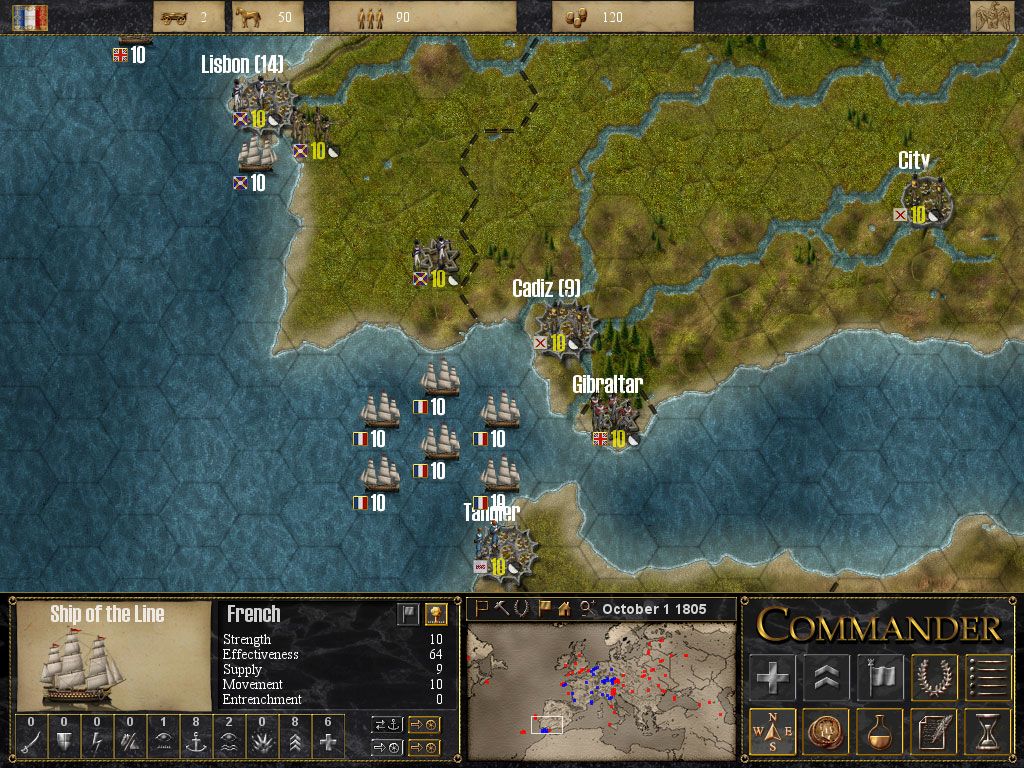Select the grey flag button in Commander panel
Viewport: 1024px width, 768px height.
pos(880,677)
